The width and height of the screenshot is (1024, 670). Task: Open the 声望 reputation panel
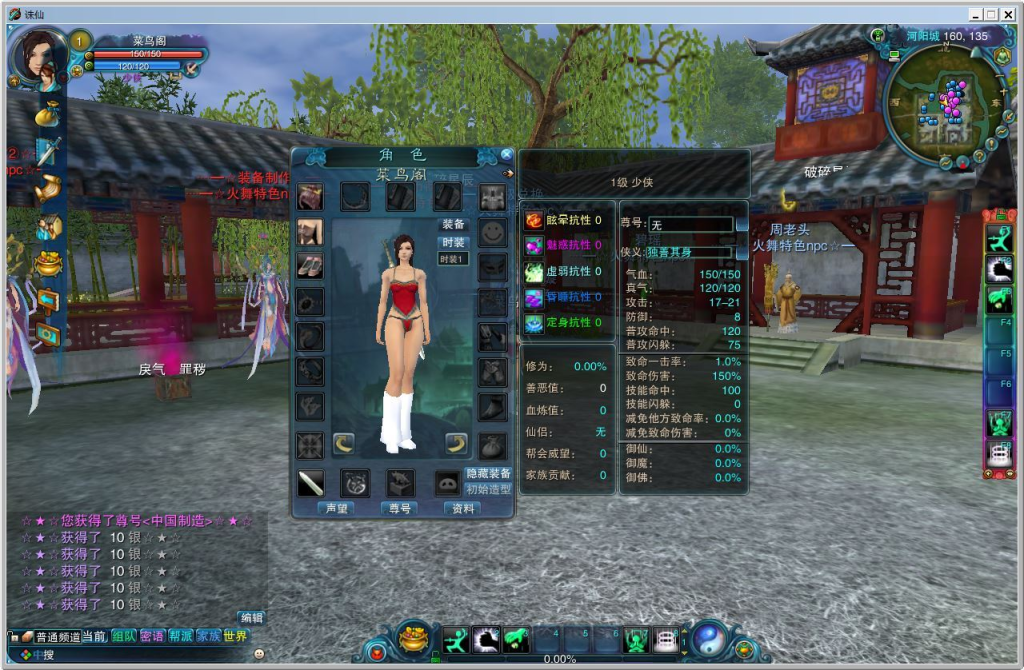click(x=336, y=508)
